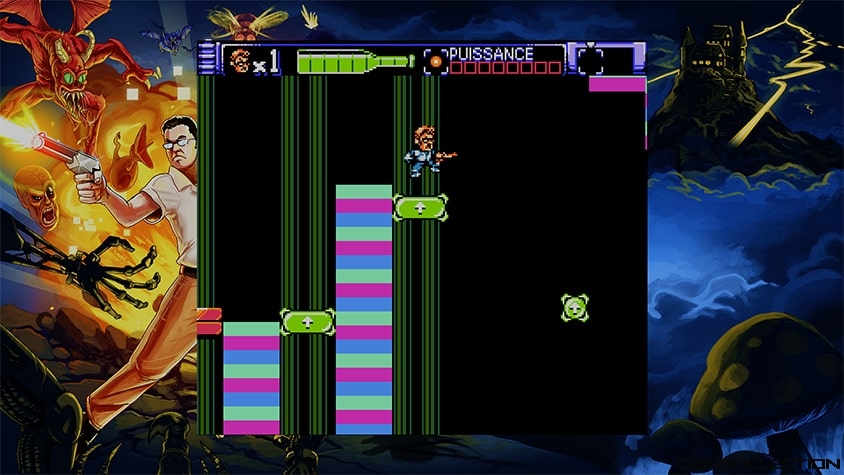Click the empty bracketed item slot

(x=591, y=60)
